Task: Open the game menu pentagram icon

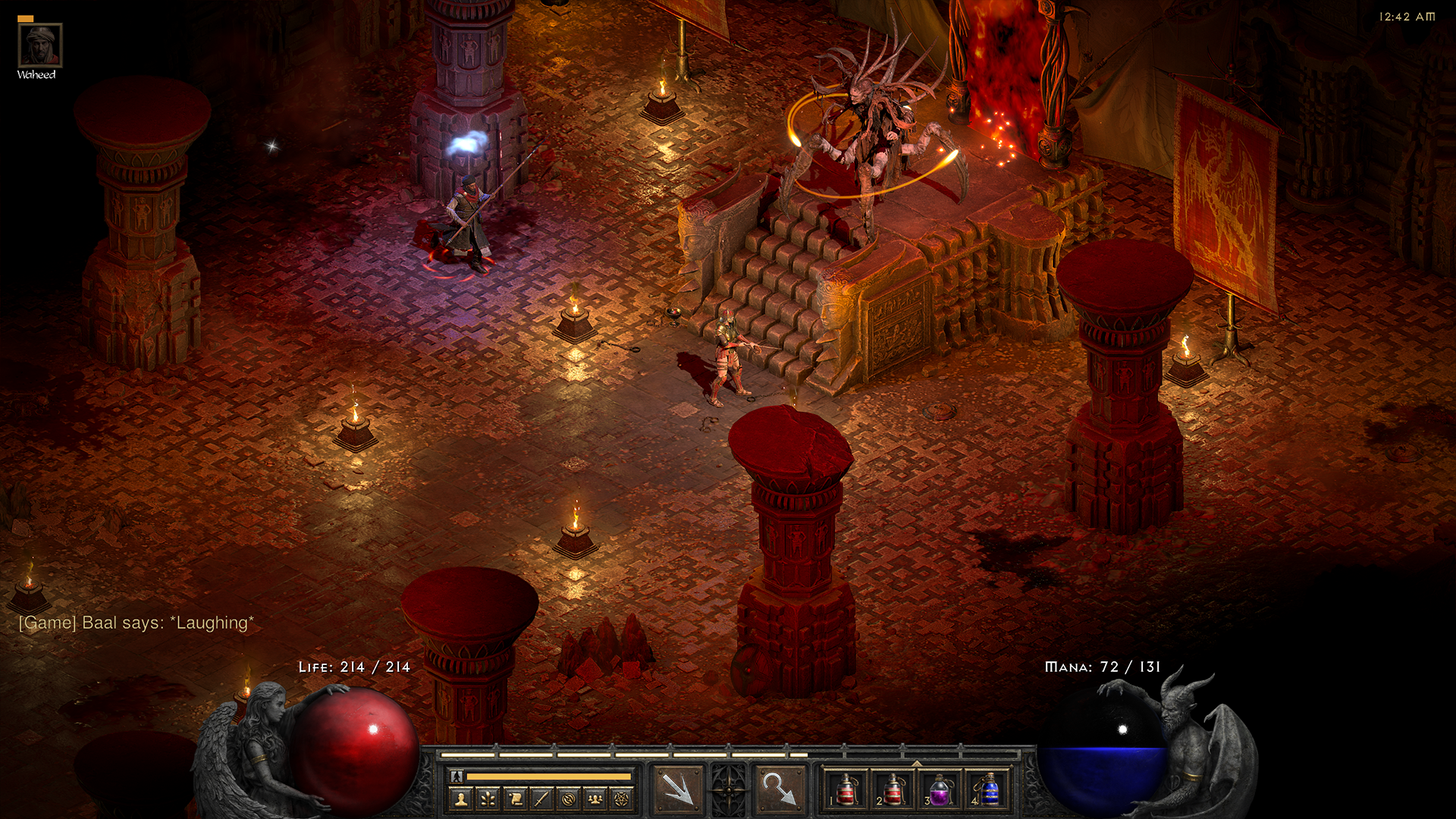Action: point(622,798)
